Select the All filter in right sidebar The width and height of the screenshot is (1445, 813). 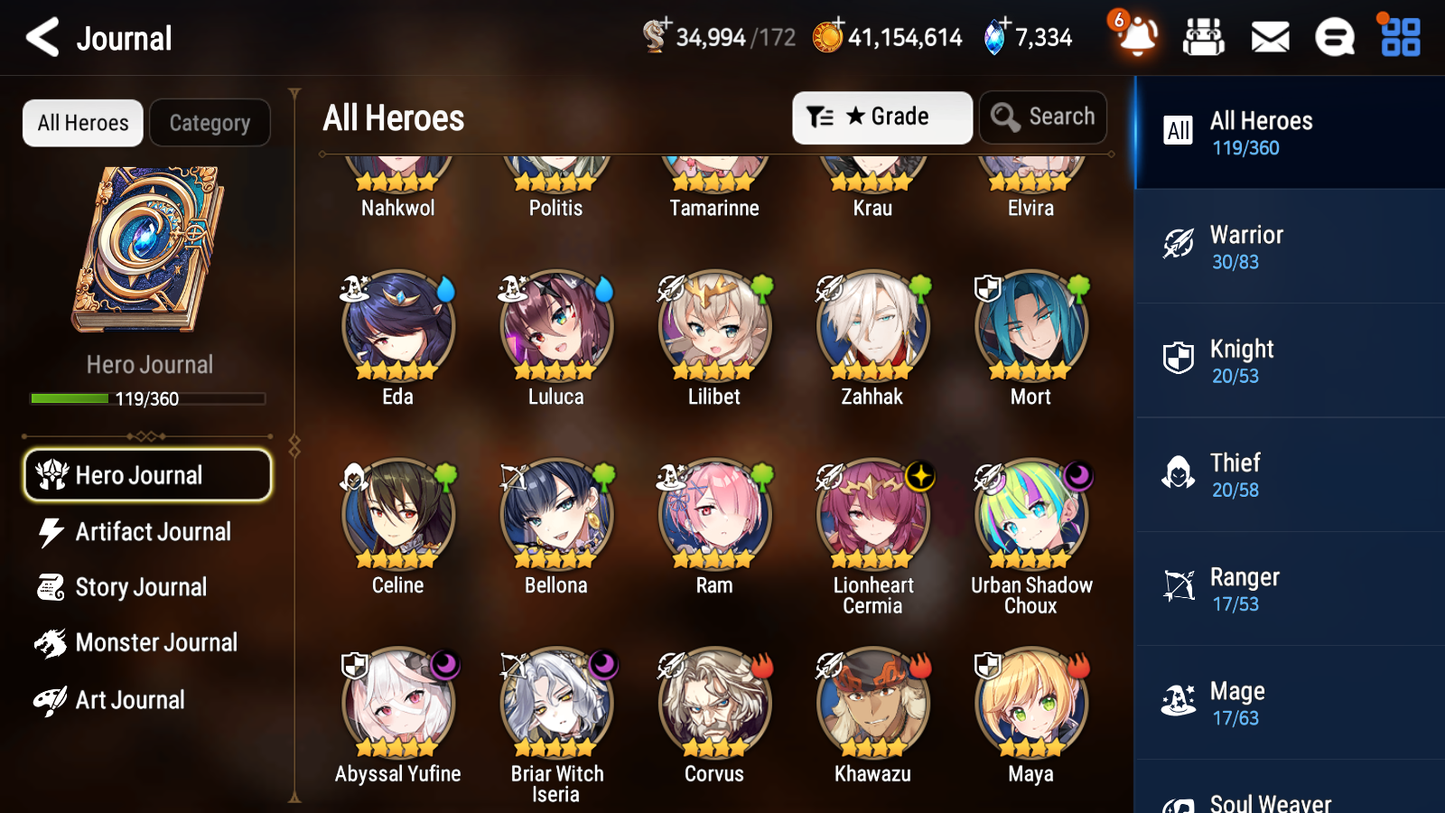pyautogui.click(x=1177, y=131)
